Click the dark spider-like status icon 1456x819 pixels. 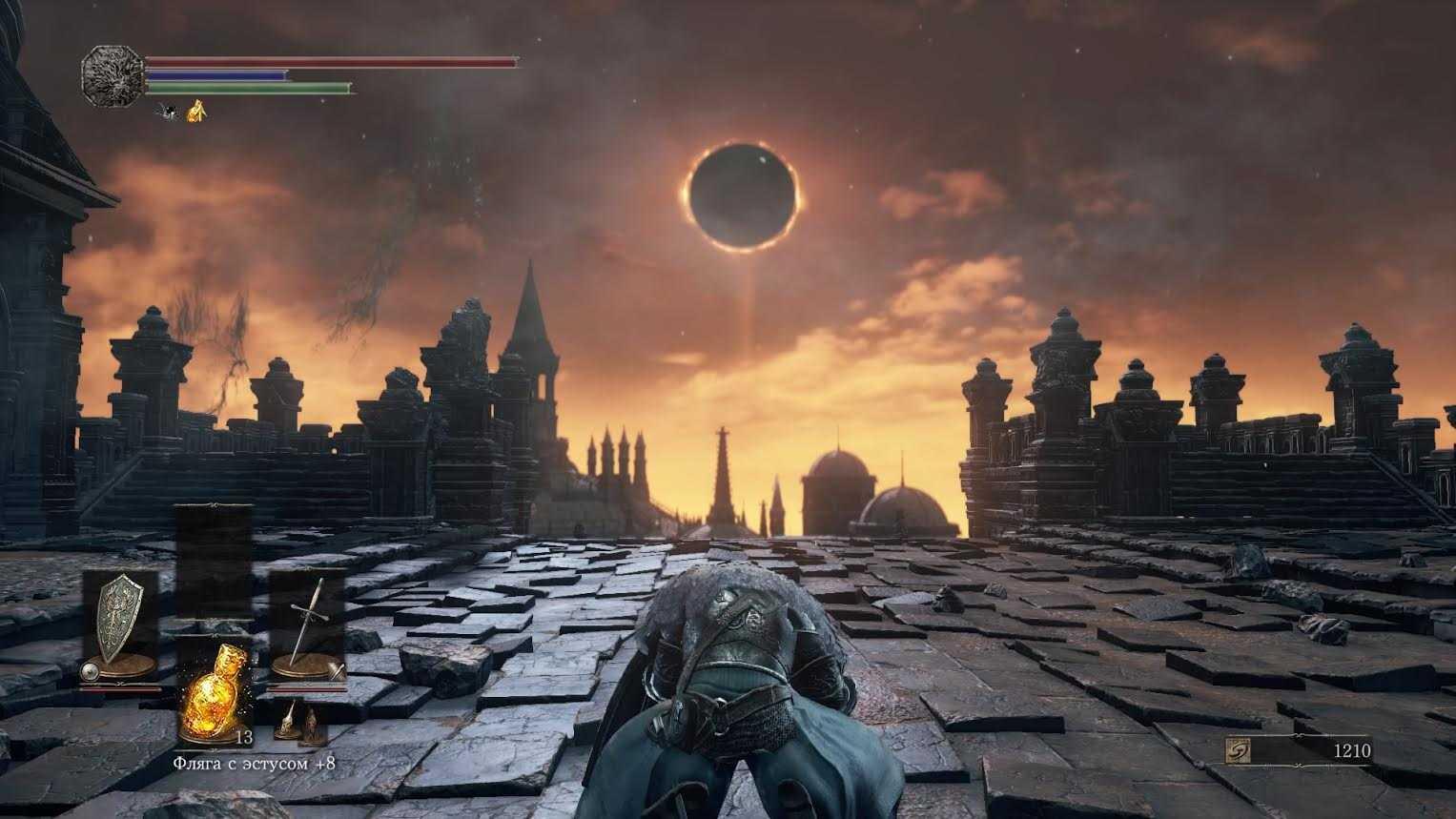coord(169,113)
